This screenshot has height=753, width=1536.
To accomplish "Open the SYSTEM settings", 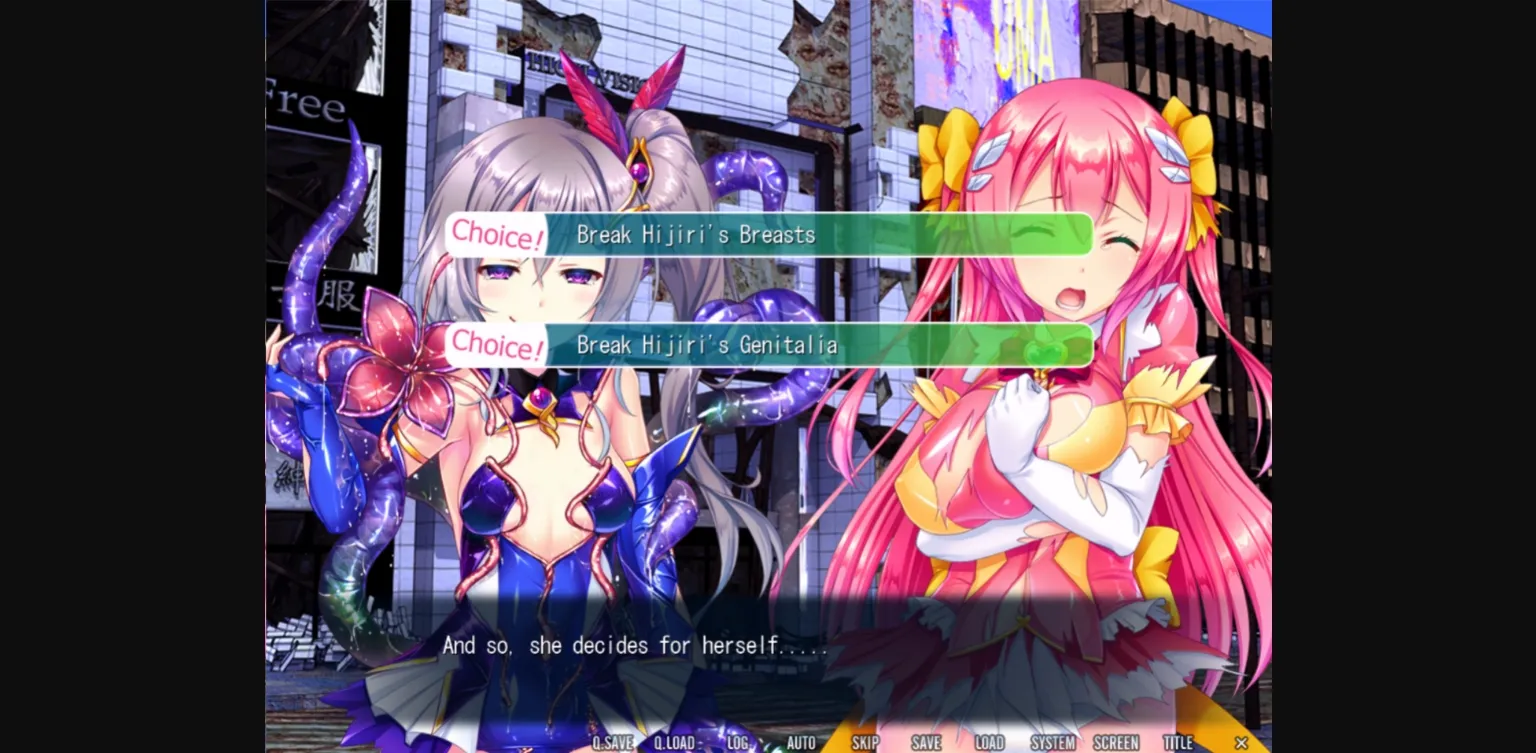I will pyautogui.click(x=1052, y=743).
